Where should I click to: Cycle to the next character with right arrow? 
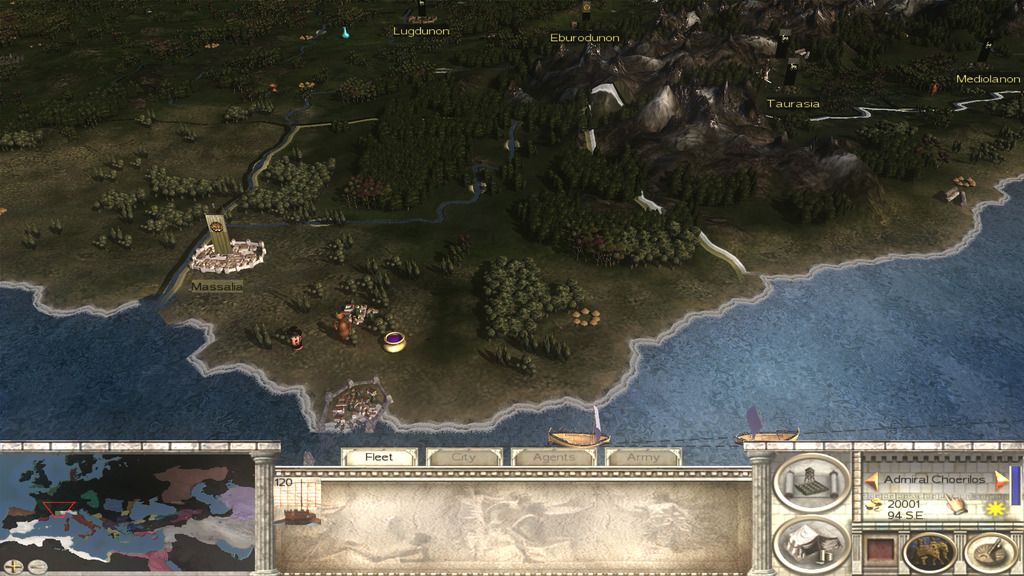(999, 479)
